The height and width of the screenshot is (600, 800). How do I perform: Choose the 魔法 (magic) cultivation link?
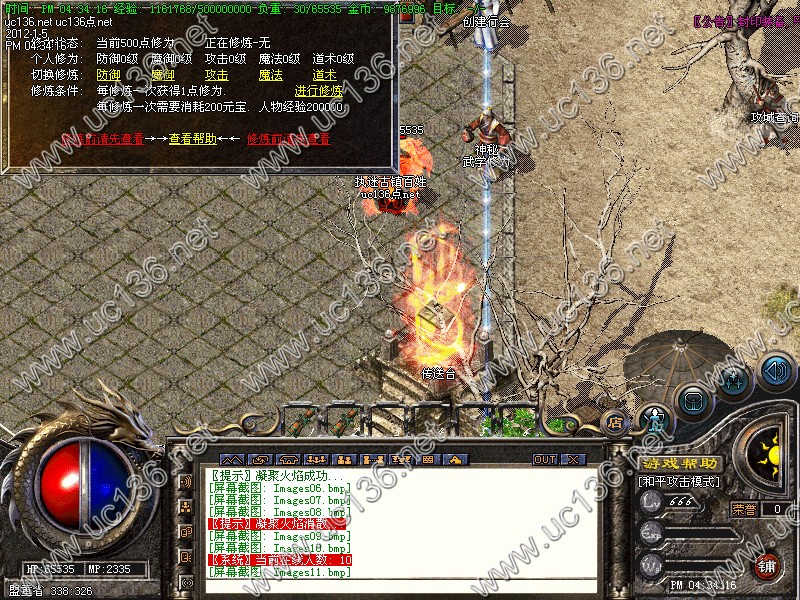click(x=270, y=75)
